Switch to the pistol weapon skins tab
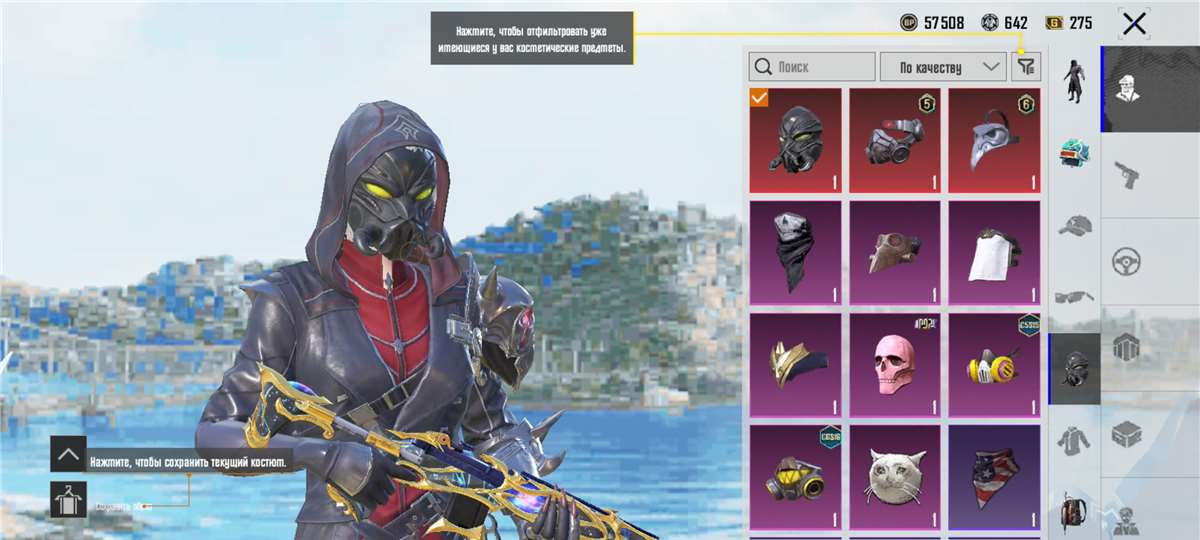The height and width of the screenshot is (540, 1200). coord(1128,175)
